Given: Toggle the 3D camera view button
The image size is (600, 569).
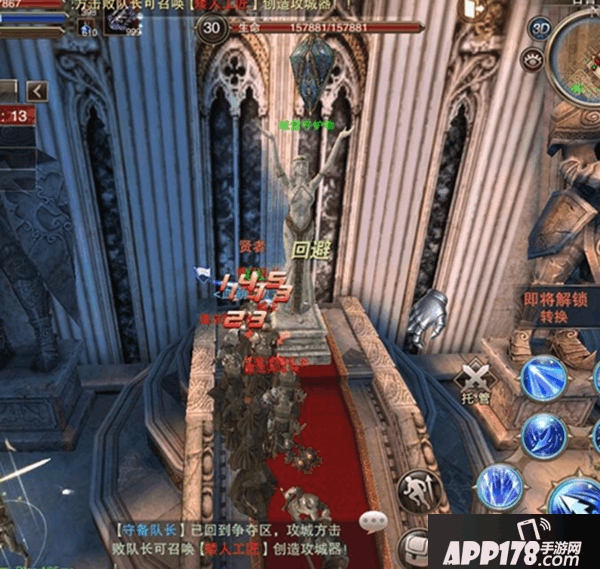Looking at the screenshot, I should 541,27.
